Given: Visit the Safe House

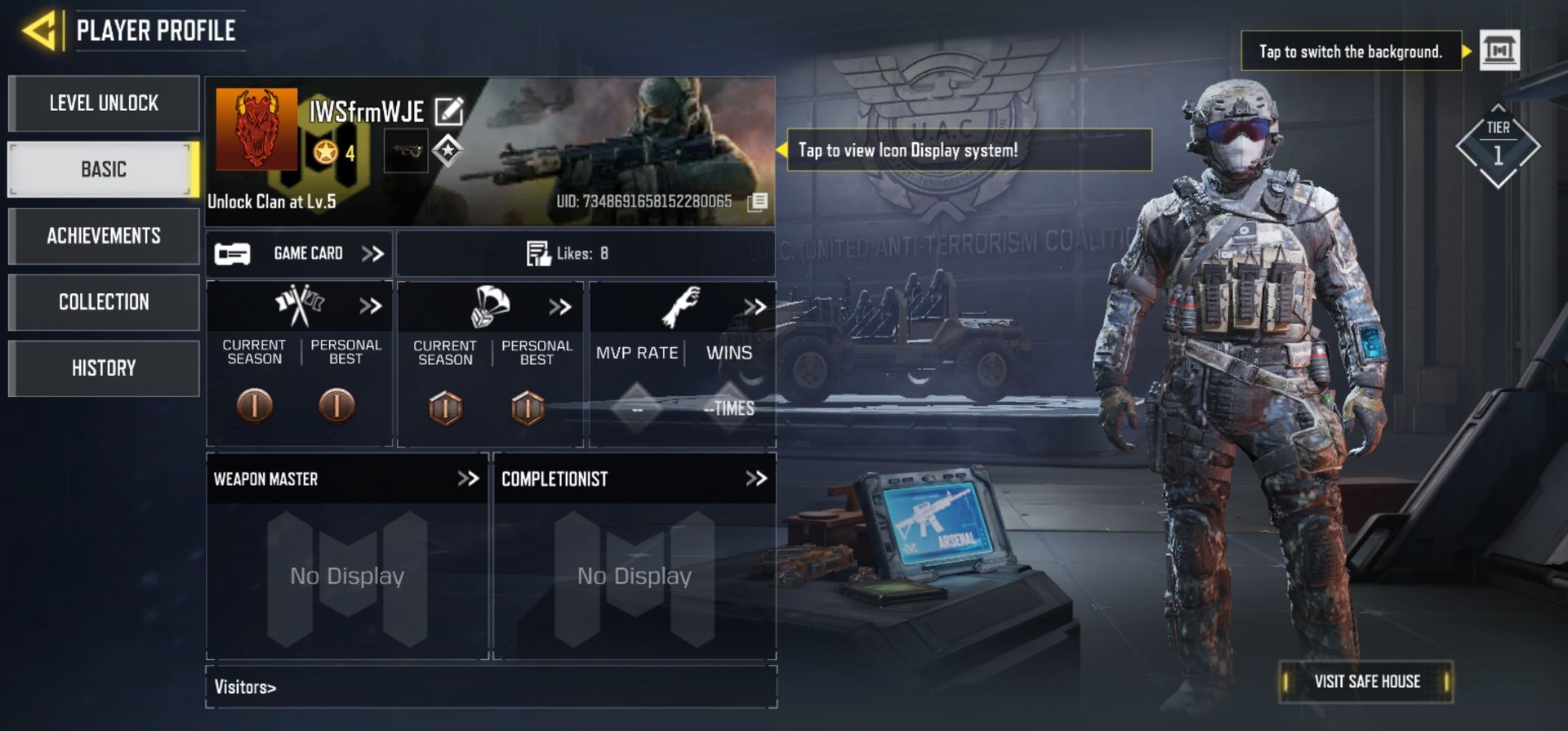Looking at the screenshot, I should coord(1366,681).
